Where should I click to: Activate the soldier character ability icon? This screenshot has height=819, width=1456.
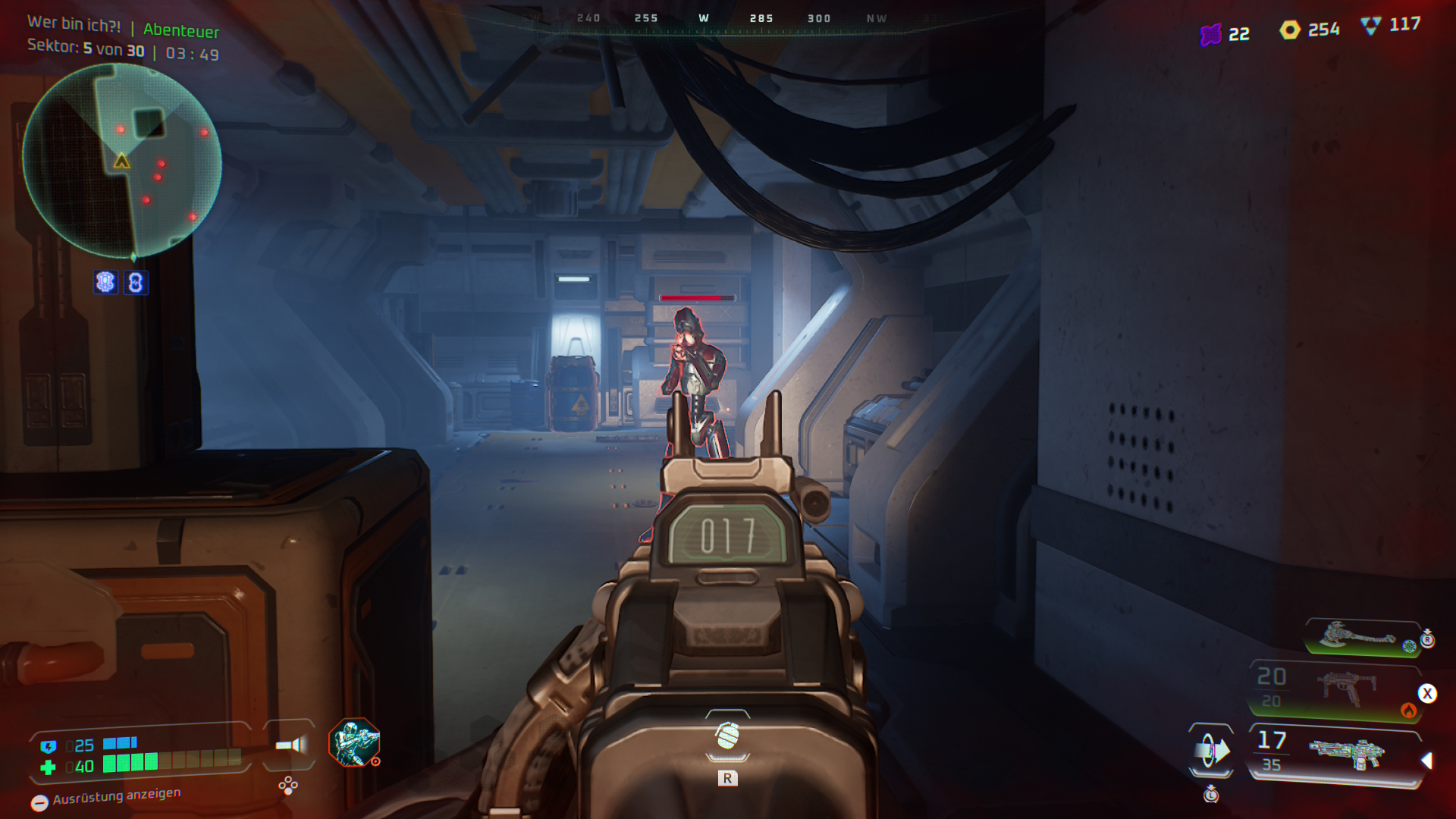point(353,742)
